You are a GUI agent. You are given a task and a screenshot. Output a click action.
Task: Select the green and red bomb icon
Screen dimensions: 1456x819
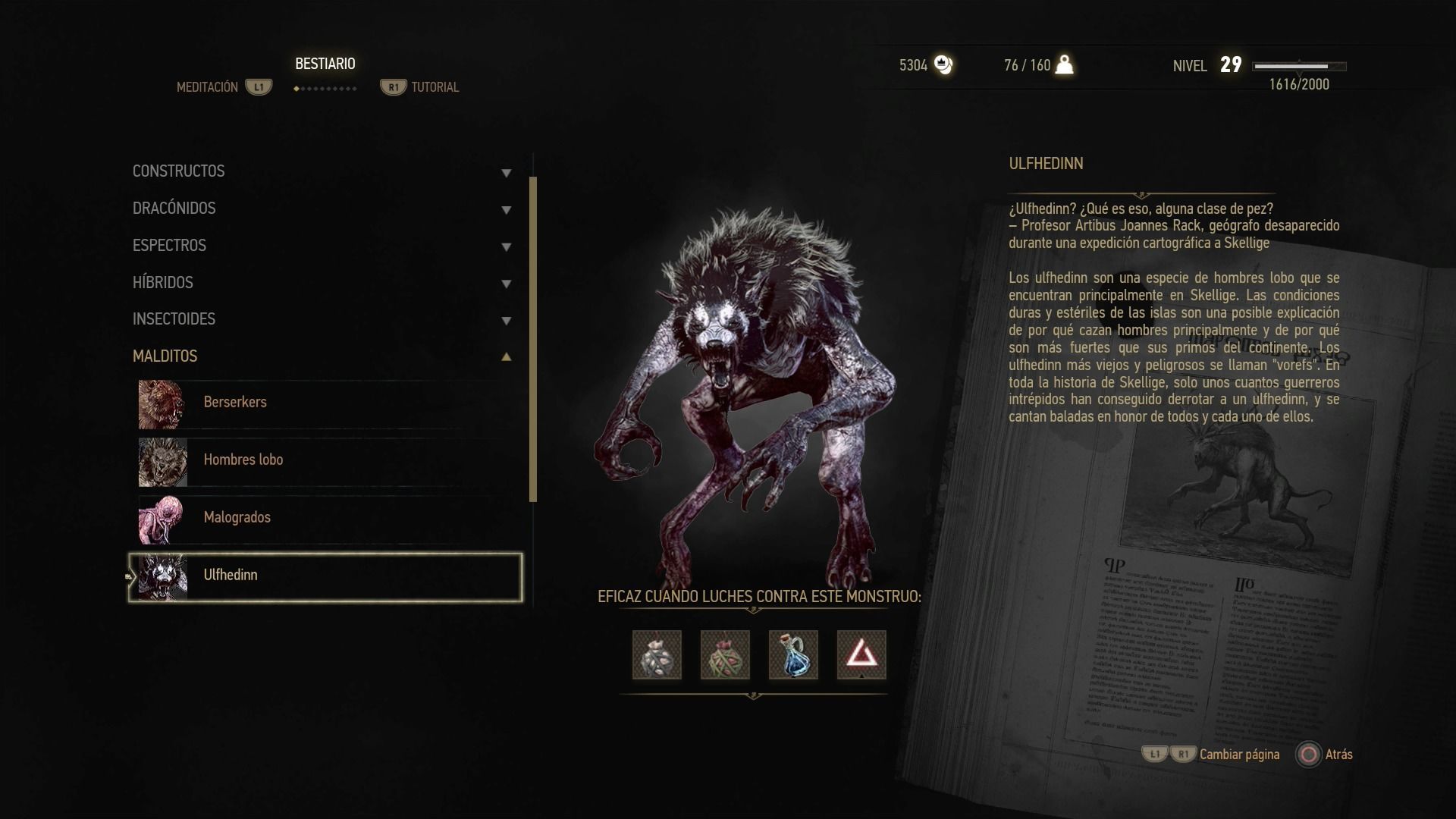725,655
